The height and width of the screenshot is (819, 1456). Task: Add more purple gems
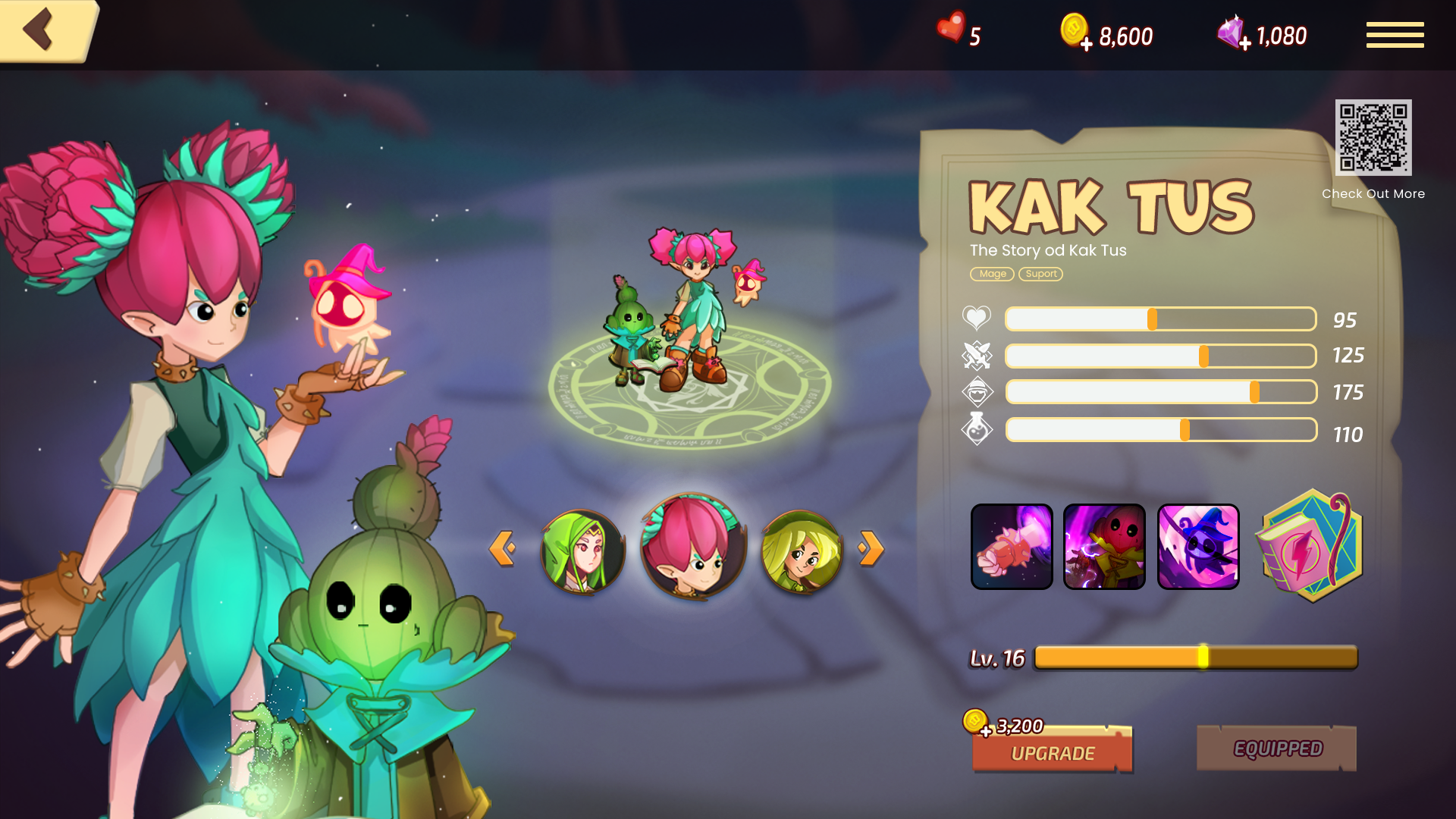pos(1244,44)
